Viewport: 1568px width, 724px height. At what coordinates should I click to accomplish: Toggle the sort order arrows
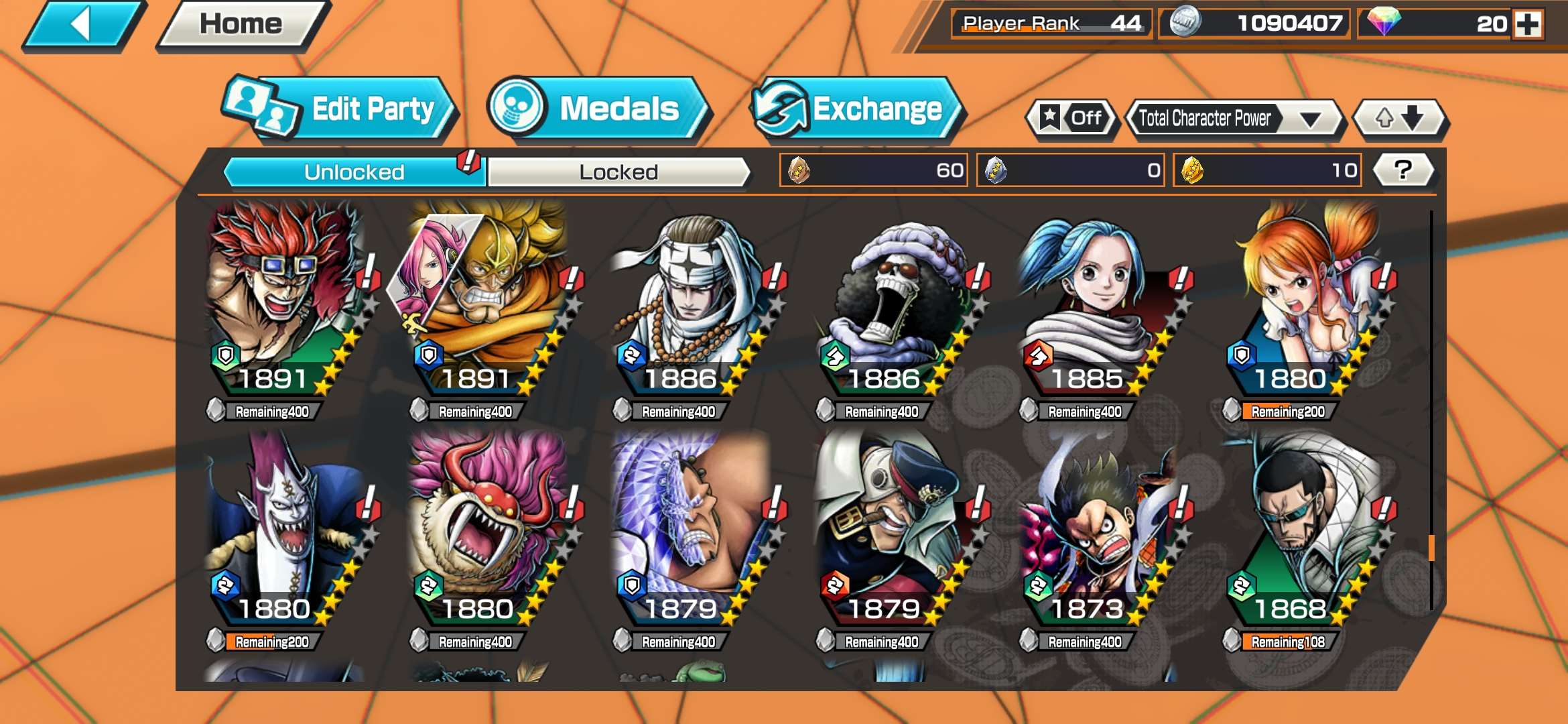click(x=1400, y=118)
